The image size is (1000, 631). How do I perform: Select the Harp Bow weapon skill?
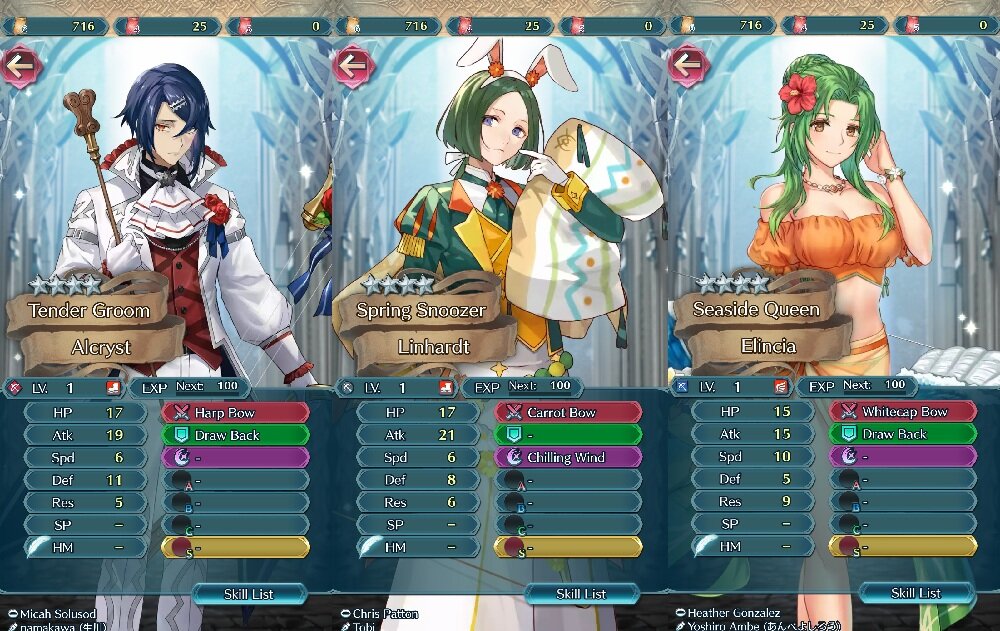pyautogui.click(x=236, y=413)
